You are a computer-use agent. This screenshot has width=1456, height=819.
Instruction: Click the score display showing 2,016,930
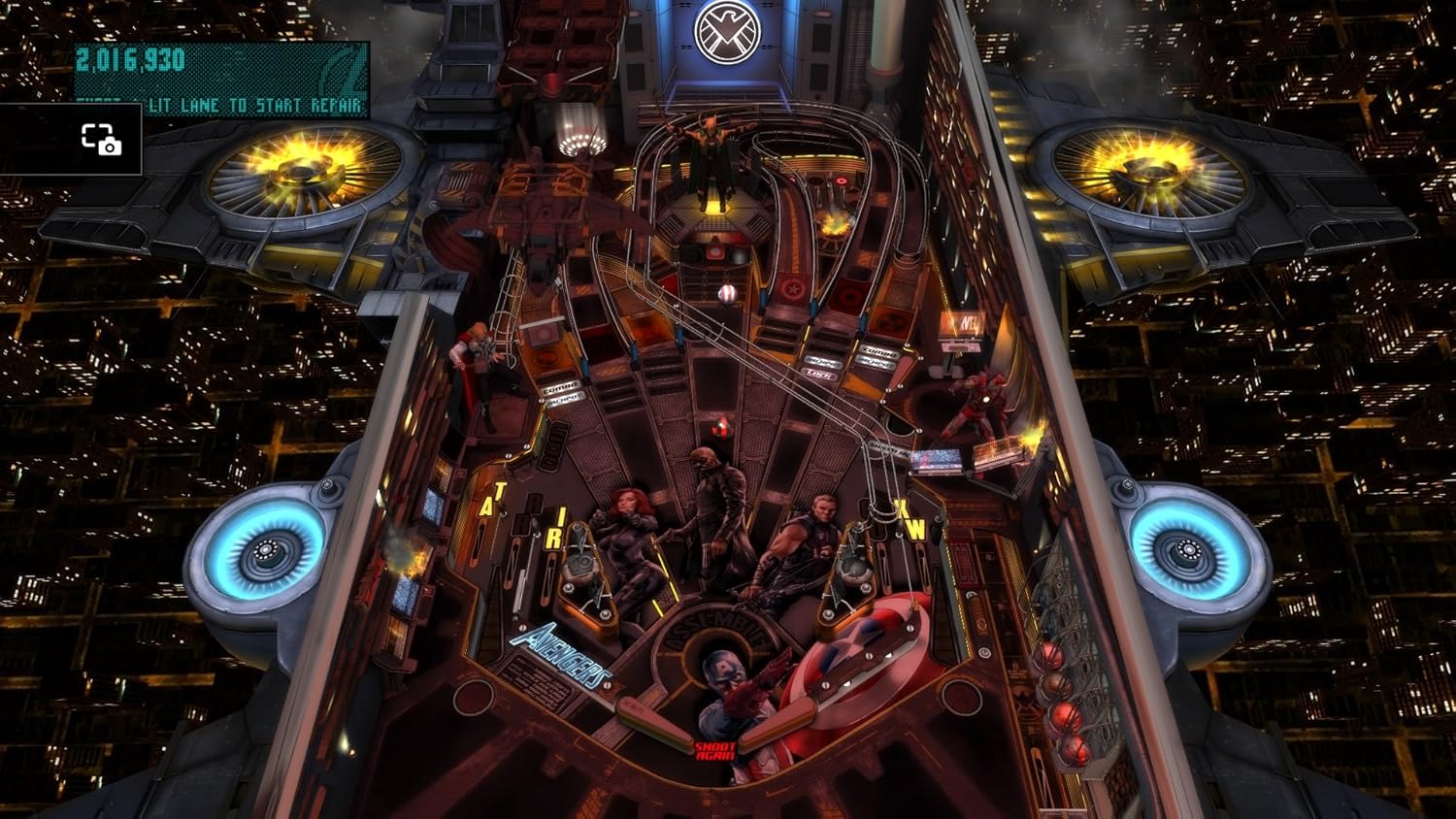coord(130,57)
